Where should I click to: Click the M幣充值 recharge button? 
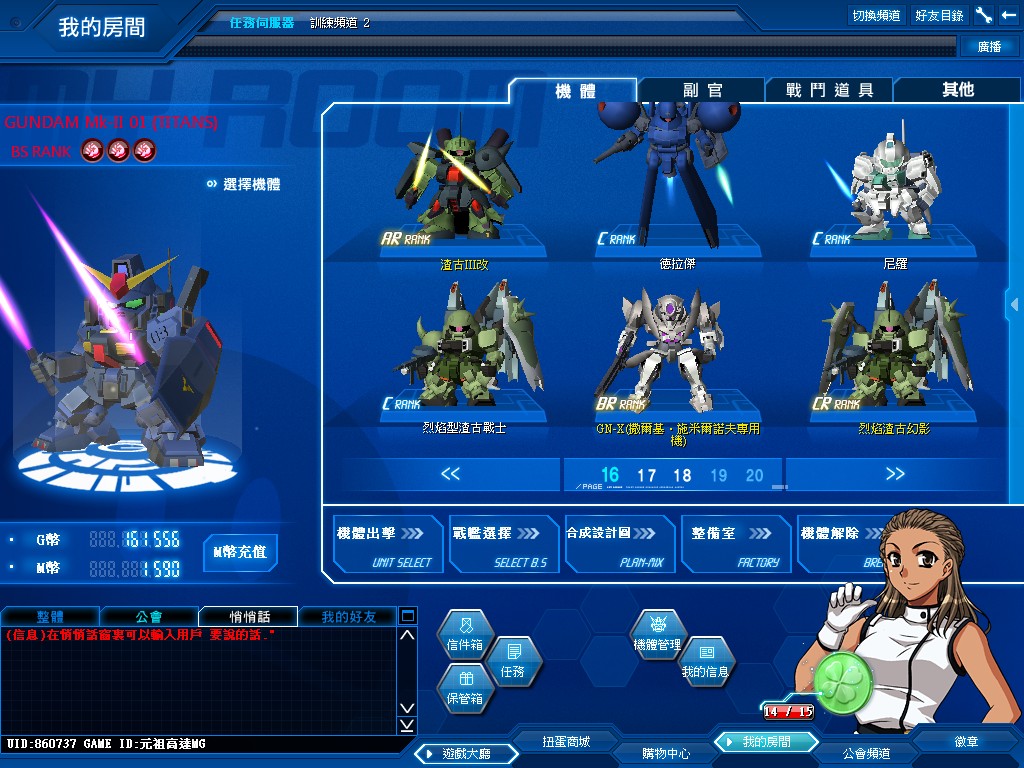pos(240,552)
